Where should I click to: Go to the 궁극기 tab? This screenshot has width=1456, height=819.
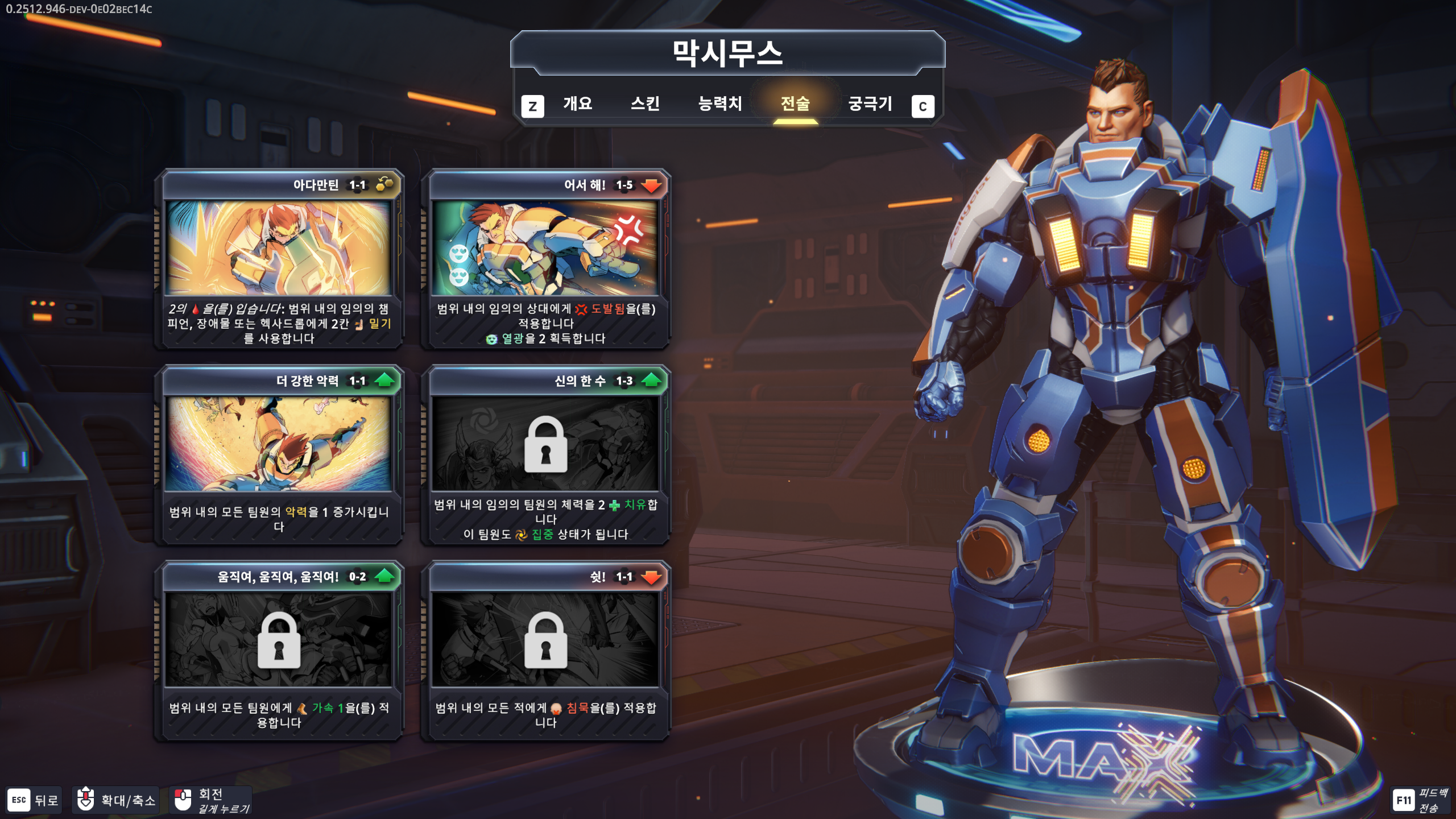coord(870,104)
